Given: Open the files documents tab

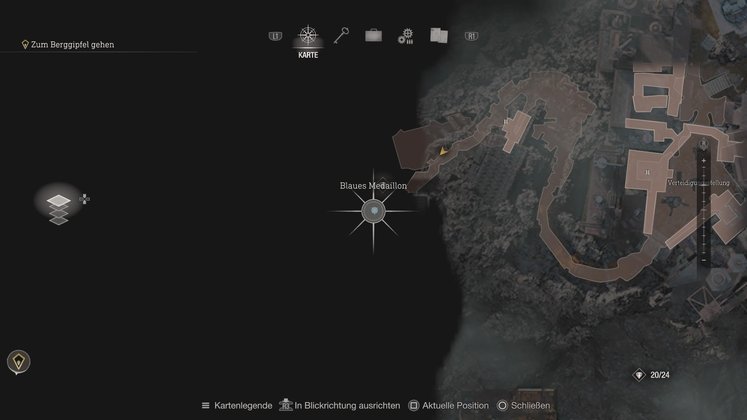Looking at the screenshot, I should (x=438, y=35).
